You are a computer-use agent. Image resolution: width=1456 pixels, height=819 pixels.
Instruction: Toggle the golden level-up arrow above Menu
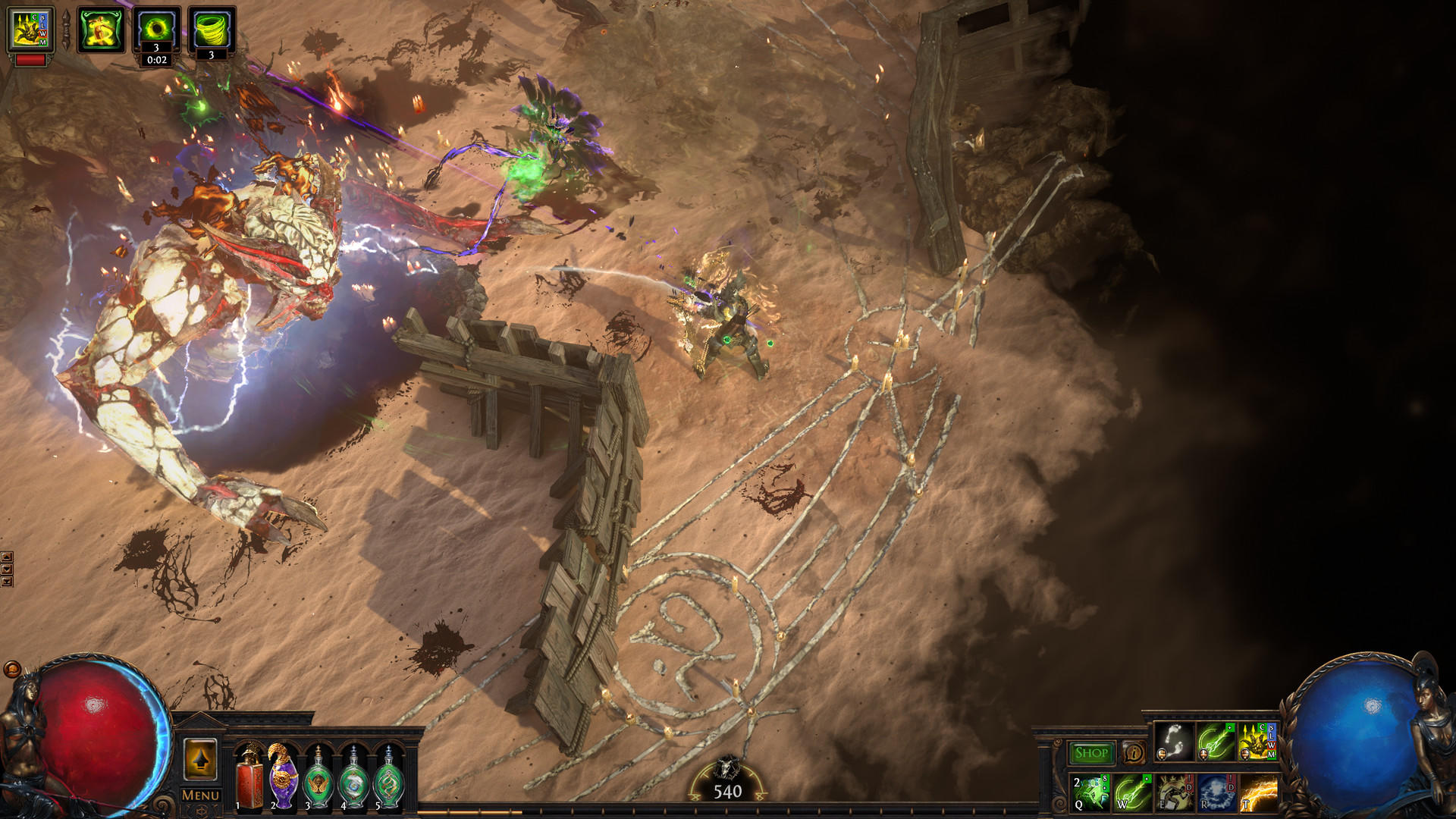click(x=199, y=760)
